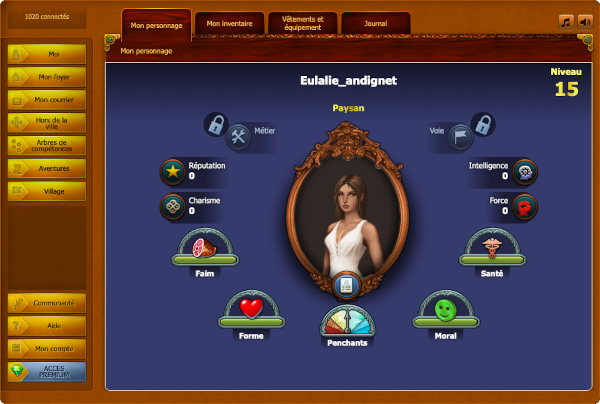
Task: Open the Communauté section
Action: pyautogui.click(x=47, y=303)
